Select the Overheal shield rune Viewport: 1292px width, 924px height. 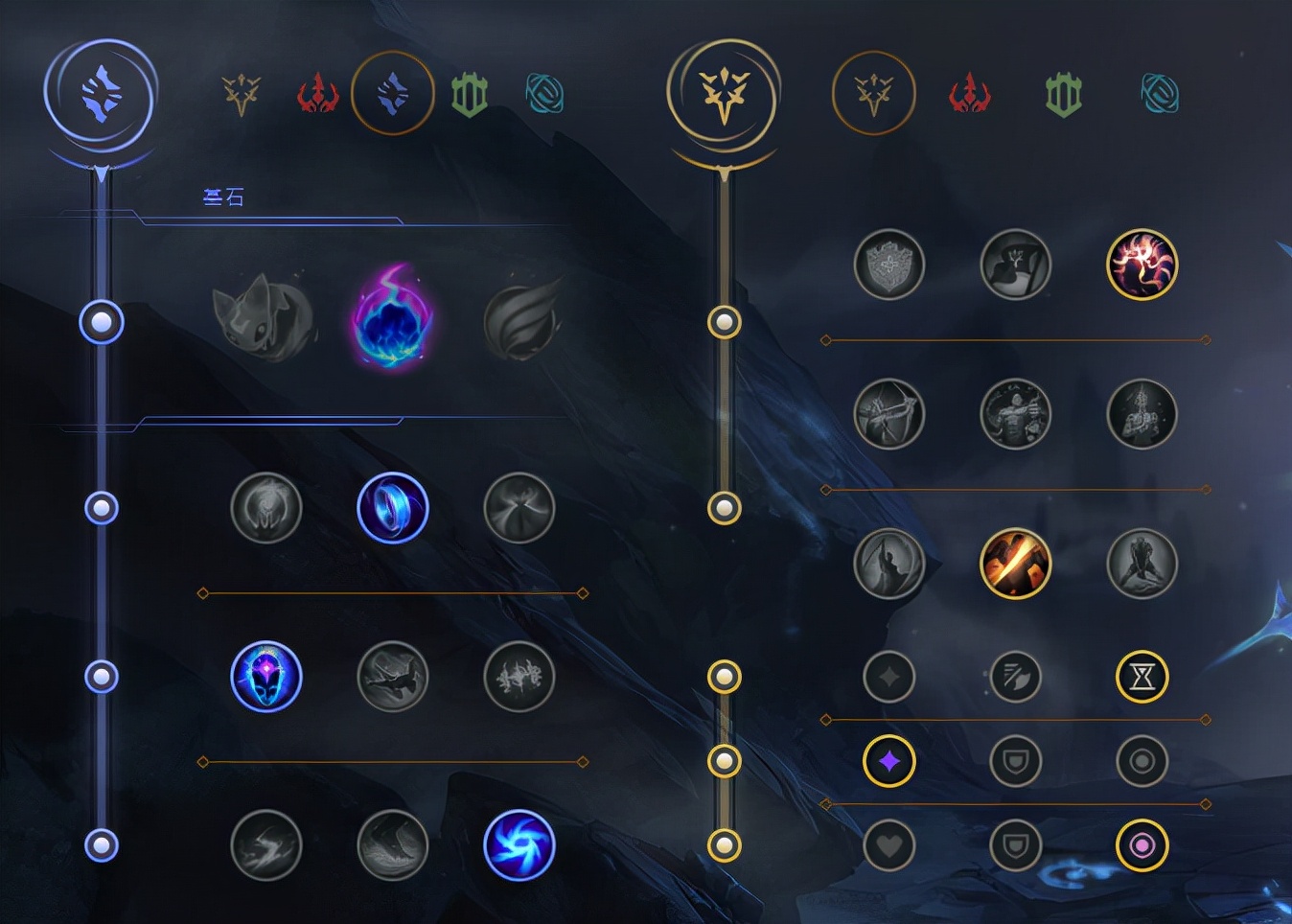(889, 265)
